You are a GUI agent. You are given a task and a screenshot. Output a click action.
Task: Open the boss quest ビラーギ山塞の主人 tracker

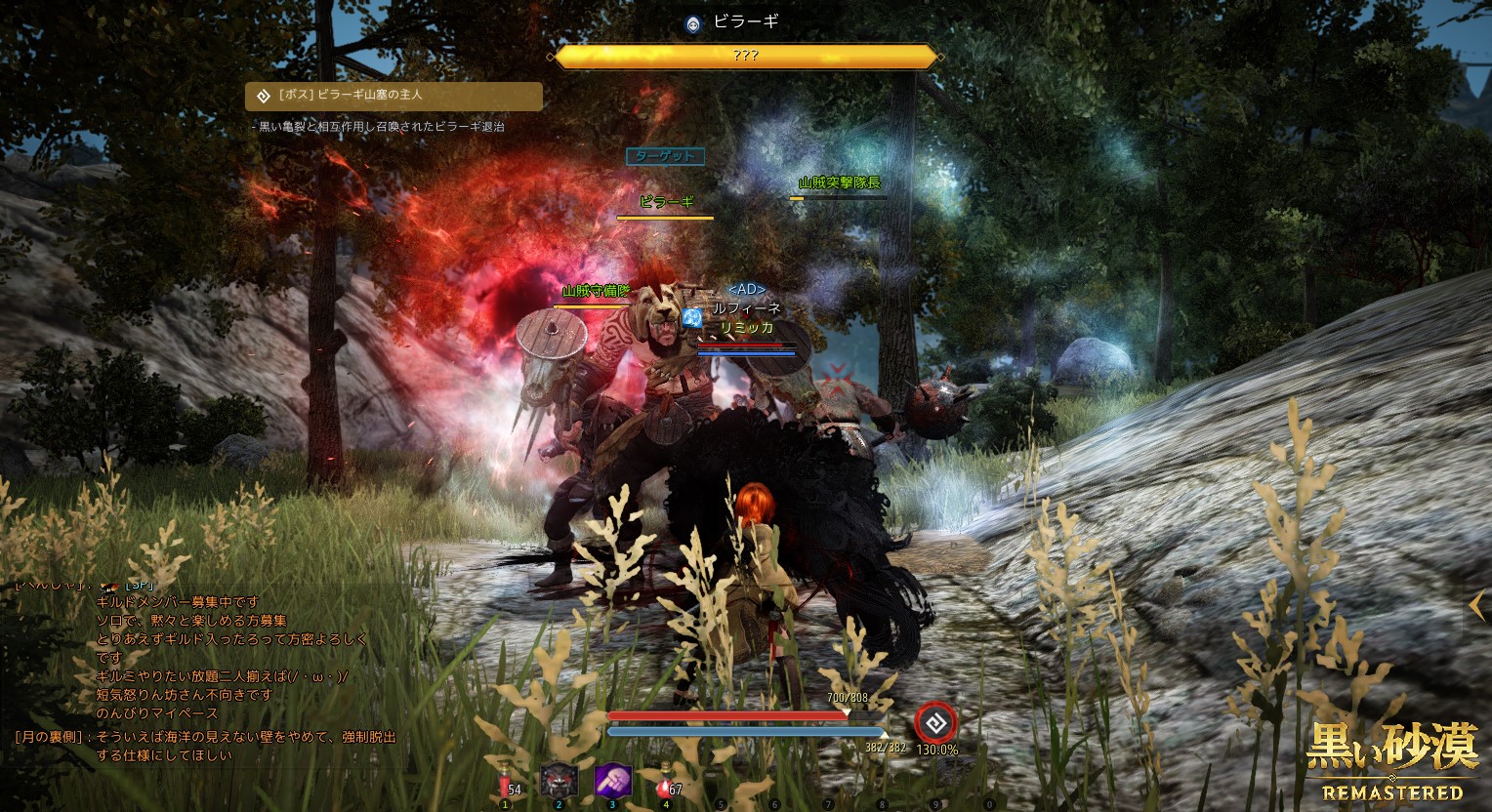394,96
